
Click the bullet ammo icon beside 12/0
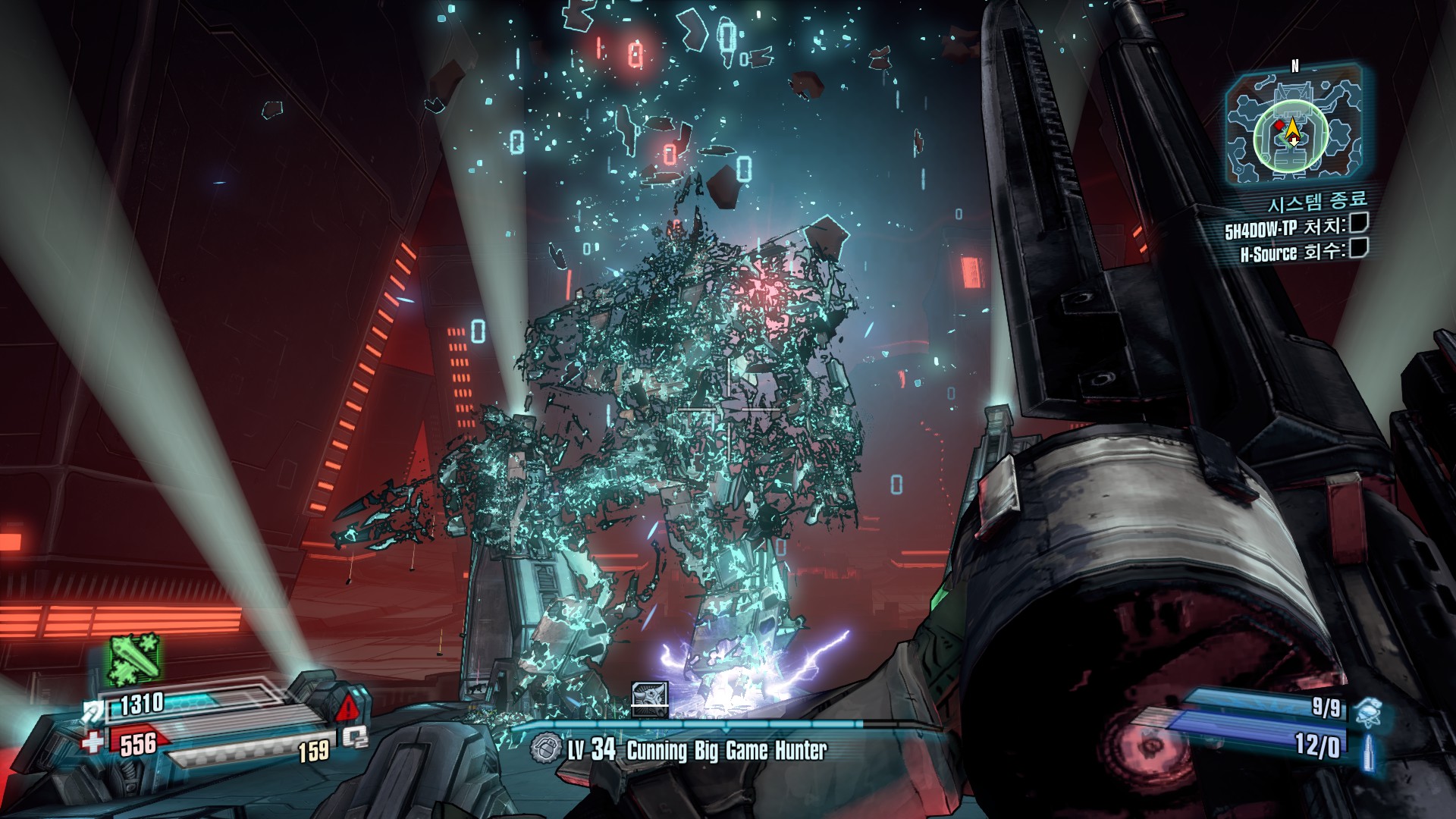(1369, 751)
